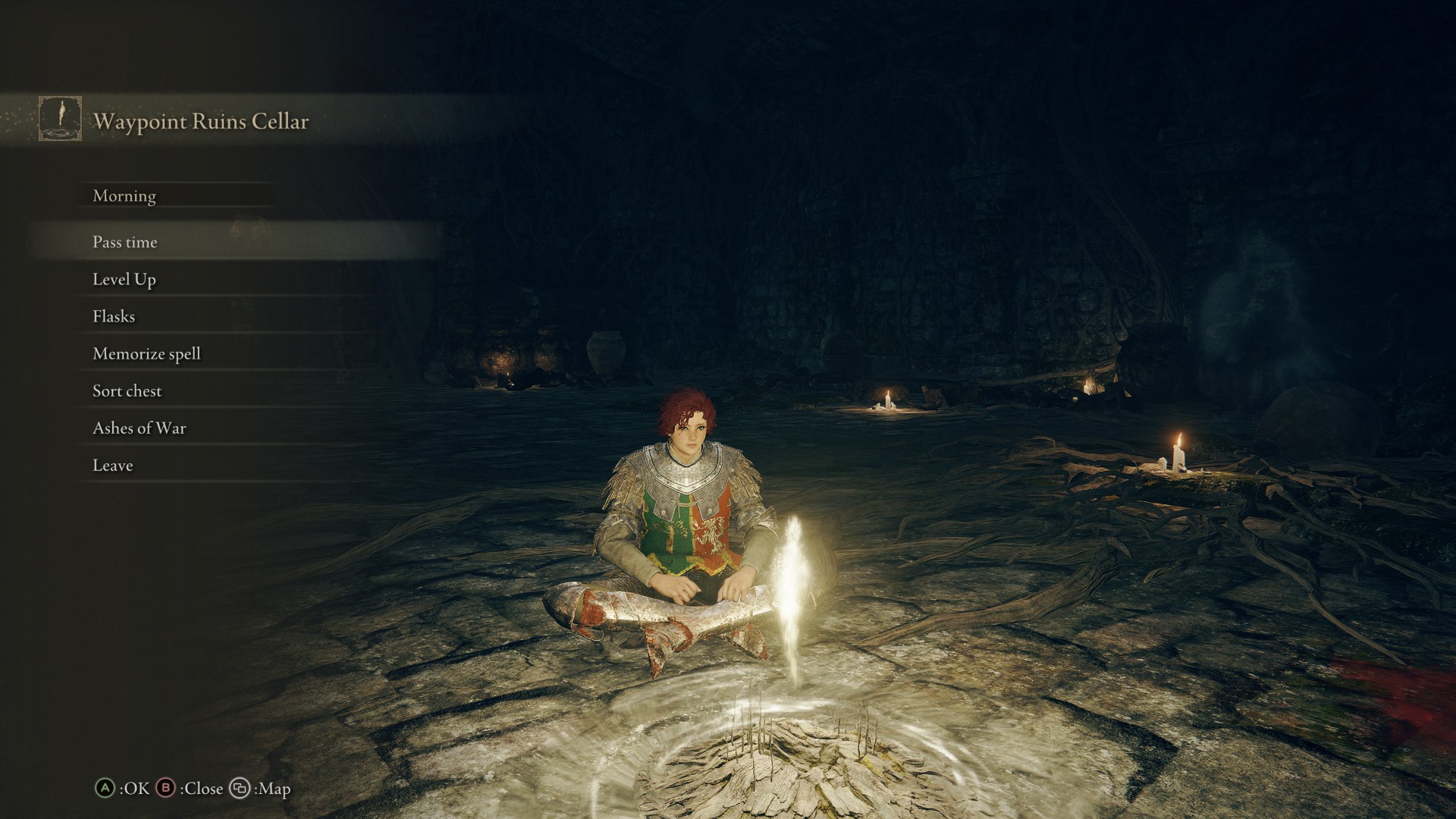This screenshot has height=819, width=1456.
Task: Open the Ashes of War menu
Action: (139, 428)
